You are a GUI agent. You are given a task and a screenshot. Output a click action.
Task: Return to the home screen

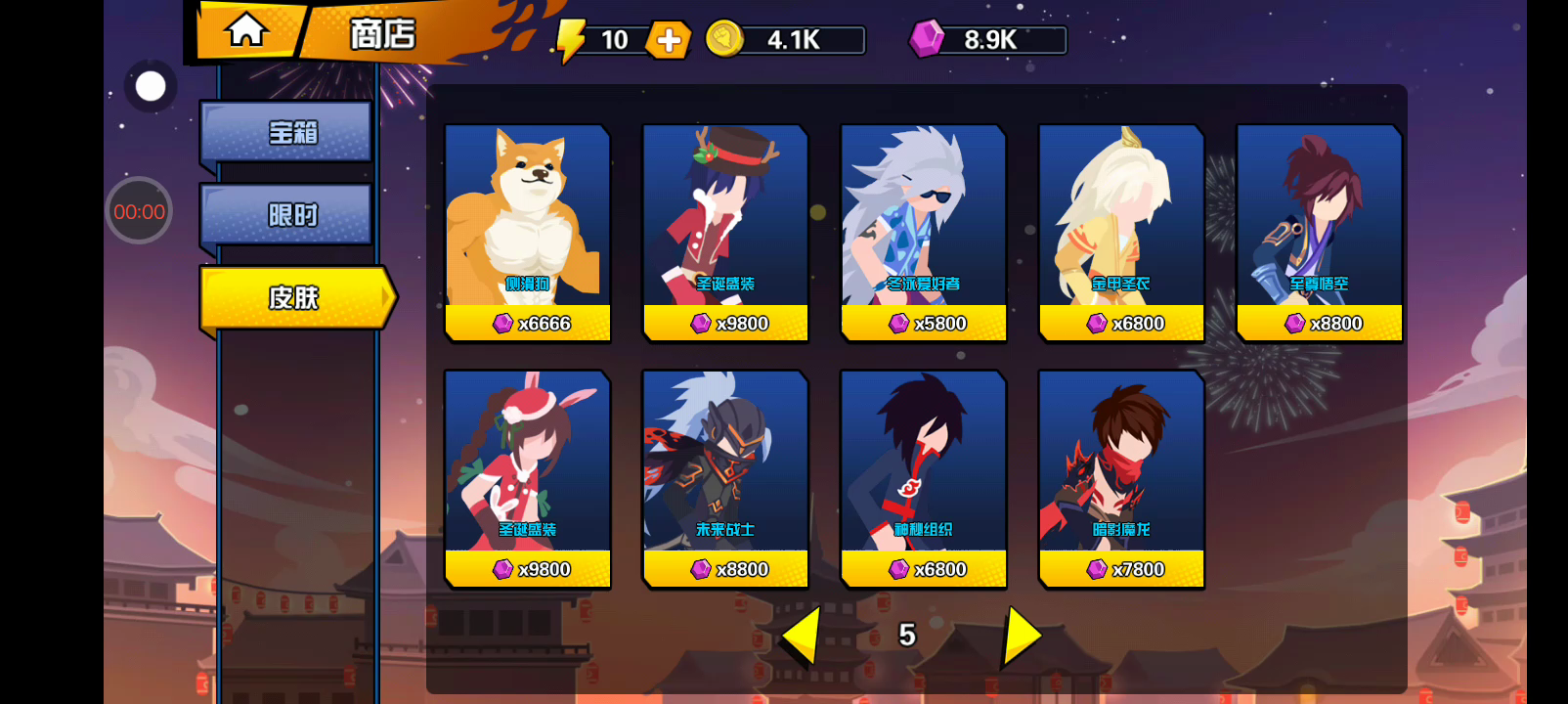point(246,30)
